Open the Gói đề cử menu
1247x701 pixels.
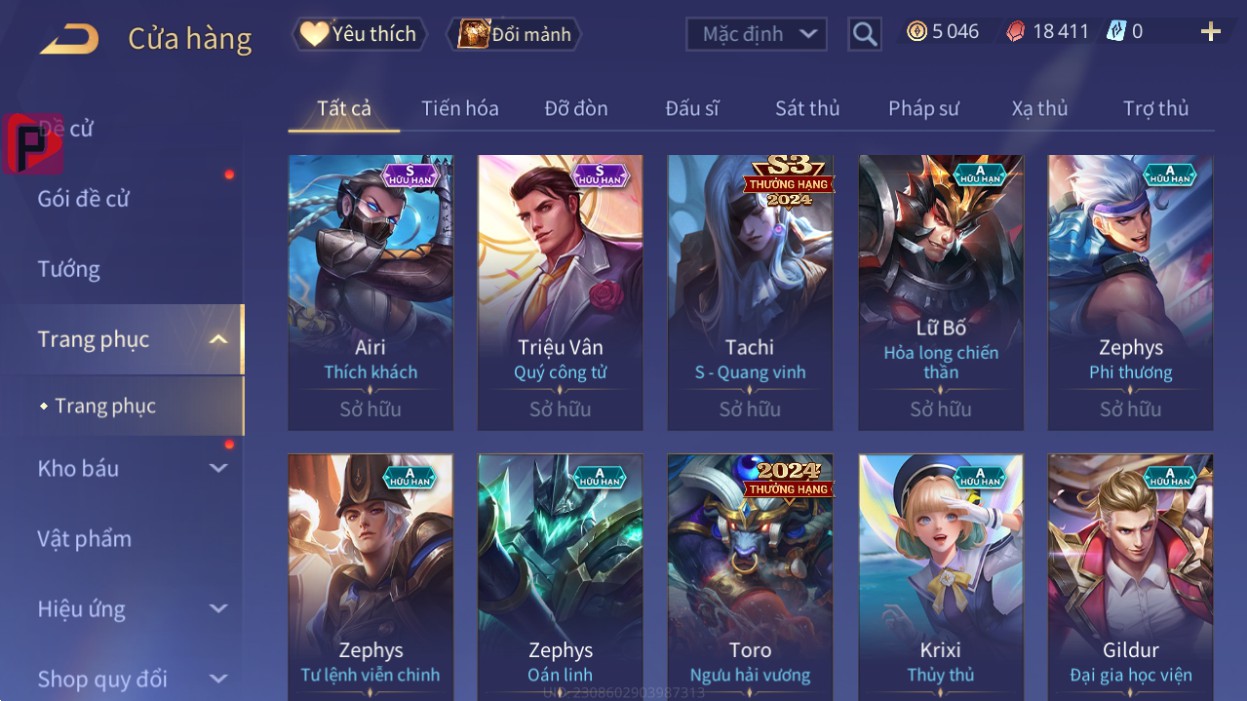click(84, 198)
